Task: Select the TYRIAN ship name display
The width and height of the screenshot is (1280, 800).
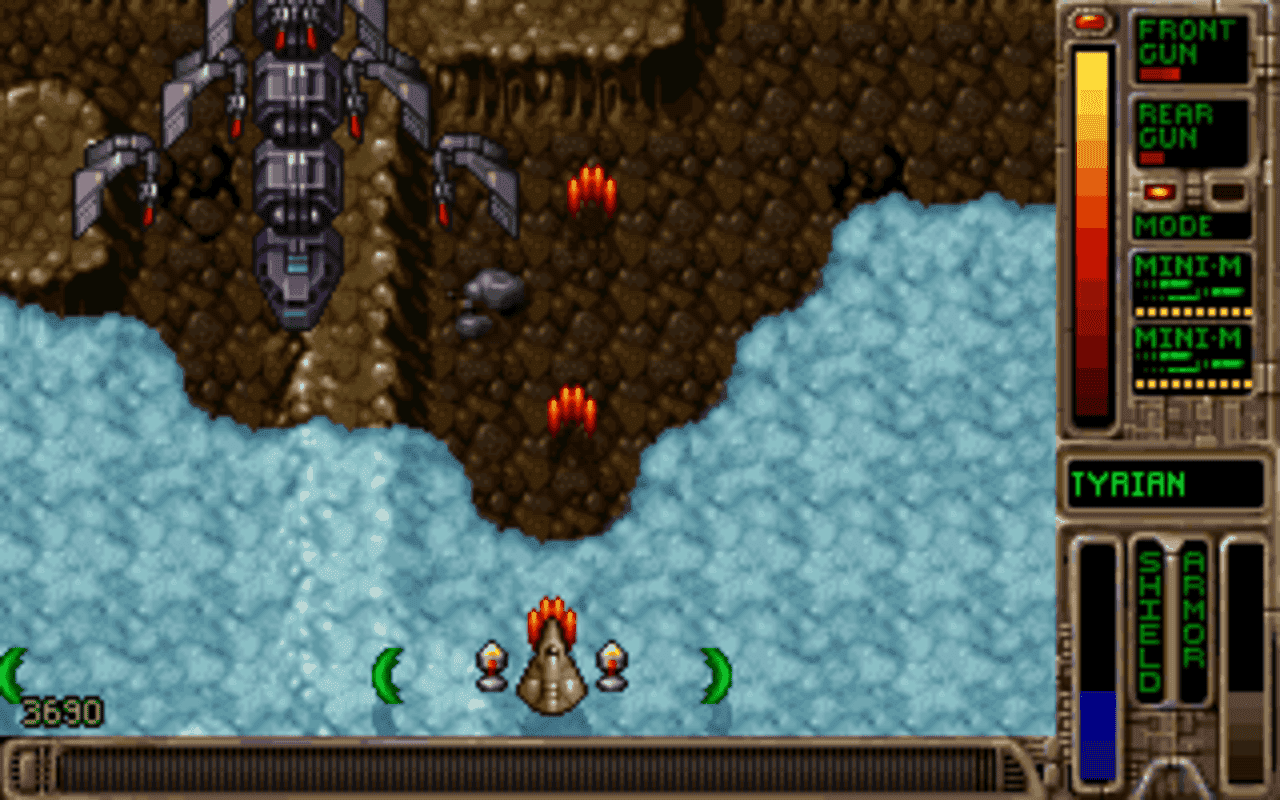Action: point(1165,484)
